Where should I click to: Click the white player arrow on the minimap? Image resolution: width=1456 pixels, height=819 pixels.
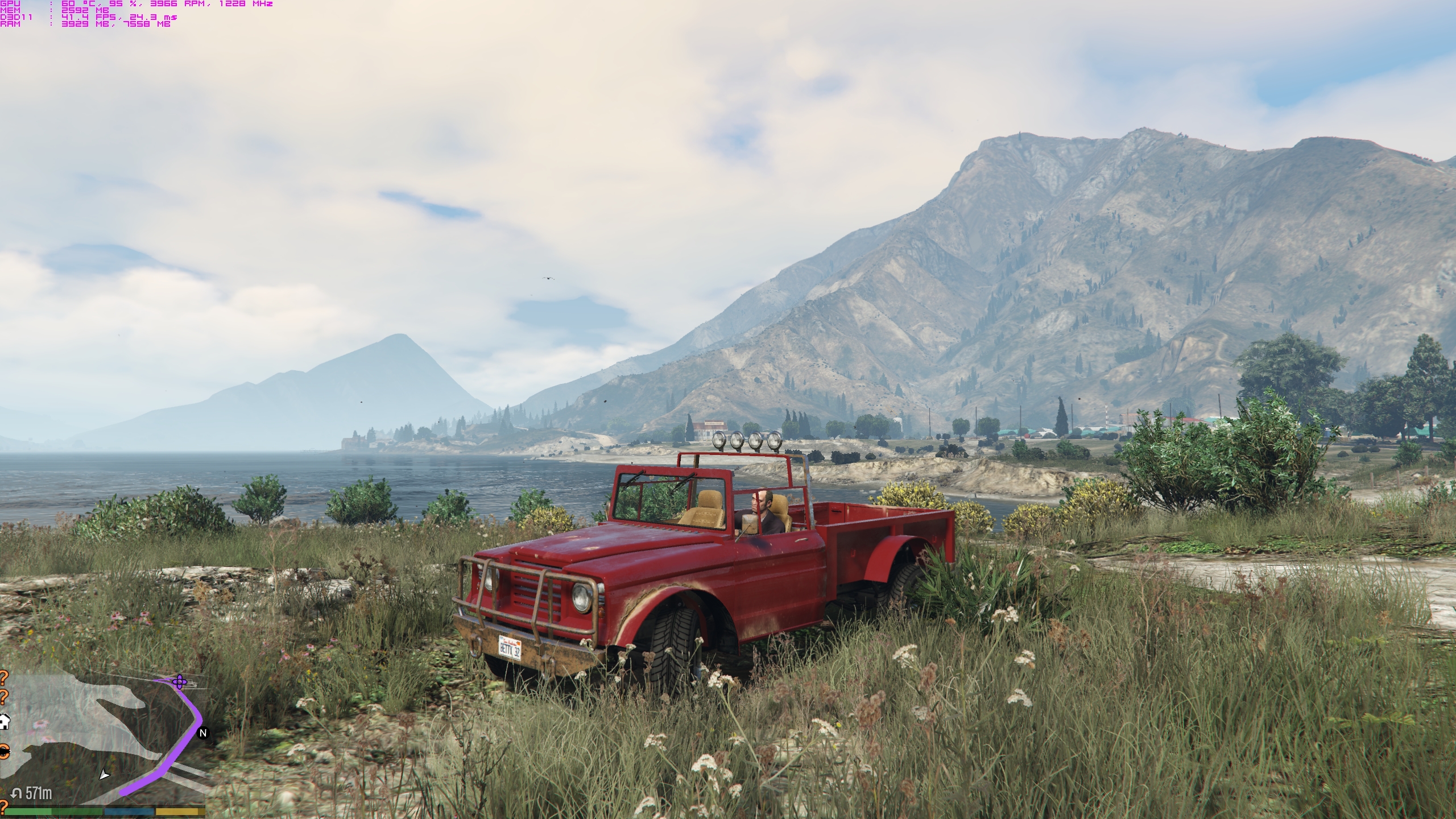point(104,774)
